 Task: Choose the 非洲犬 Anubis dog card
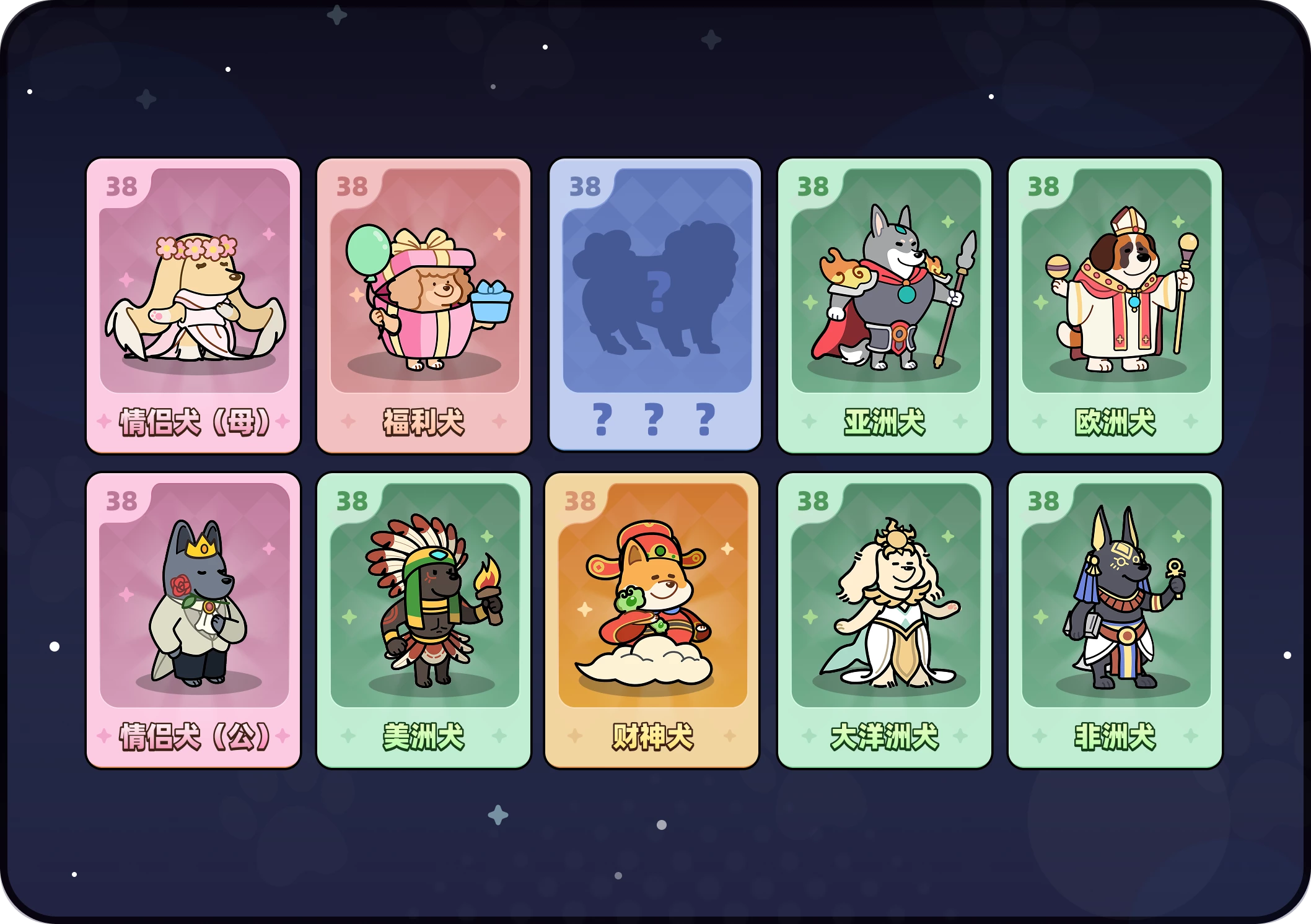click(1115, 620)
